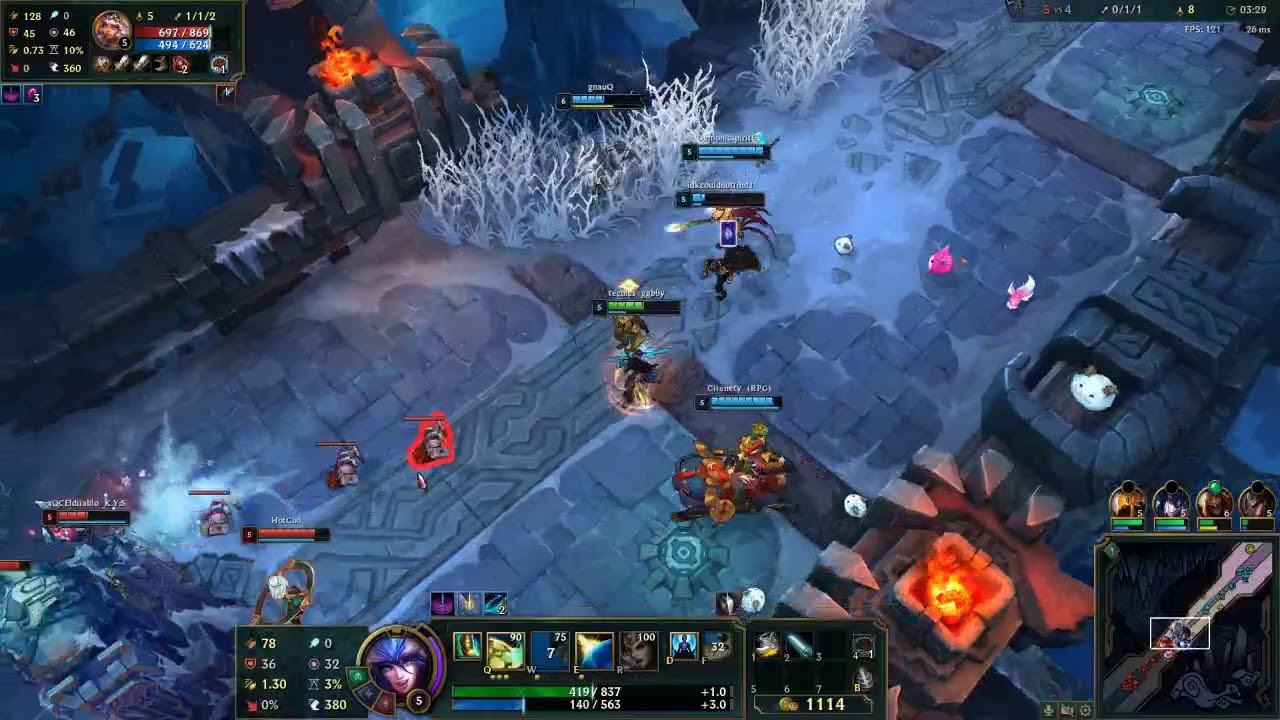1280x720 pixels.
Task: Cast the E ability icon
Action: [593, 648]
